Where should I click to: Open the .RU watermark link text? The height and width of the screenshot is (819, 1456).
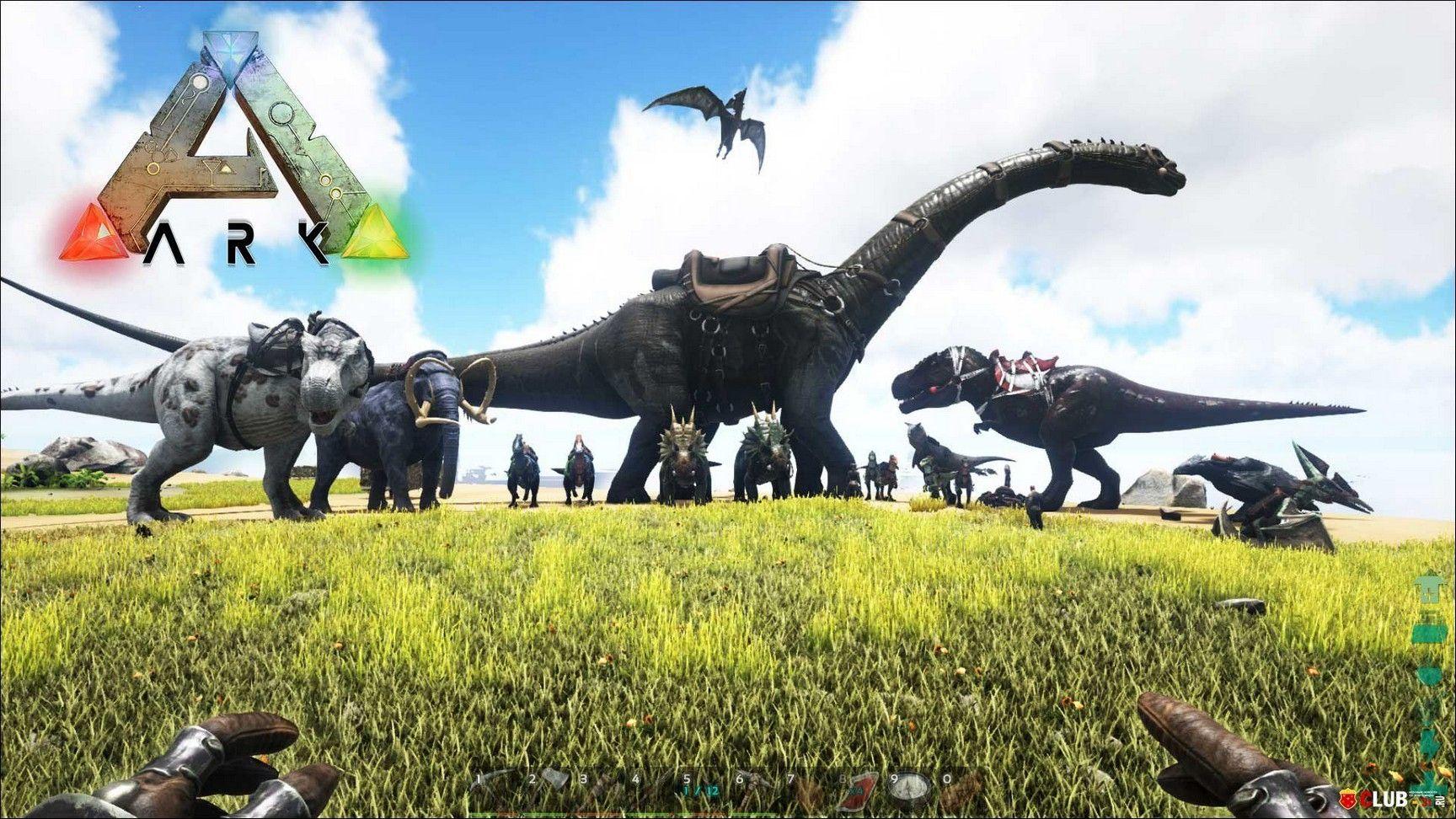pyautogui.click(x=1441, y=802)
